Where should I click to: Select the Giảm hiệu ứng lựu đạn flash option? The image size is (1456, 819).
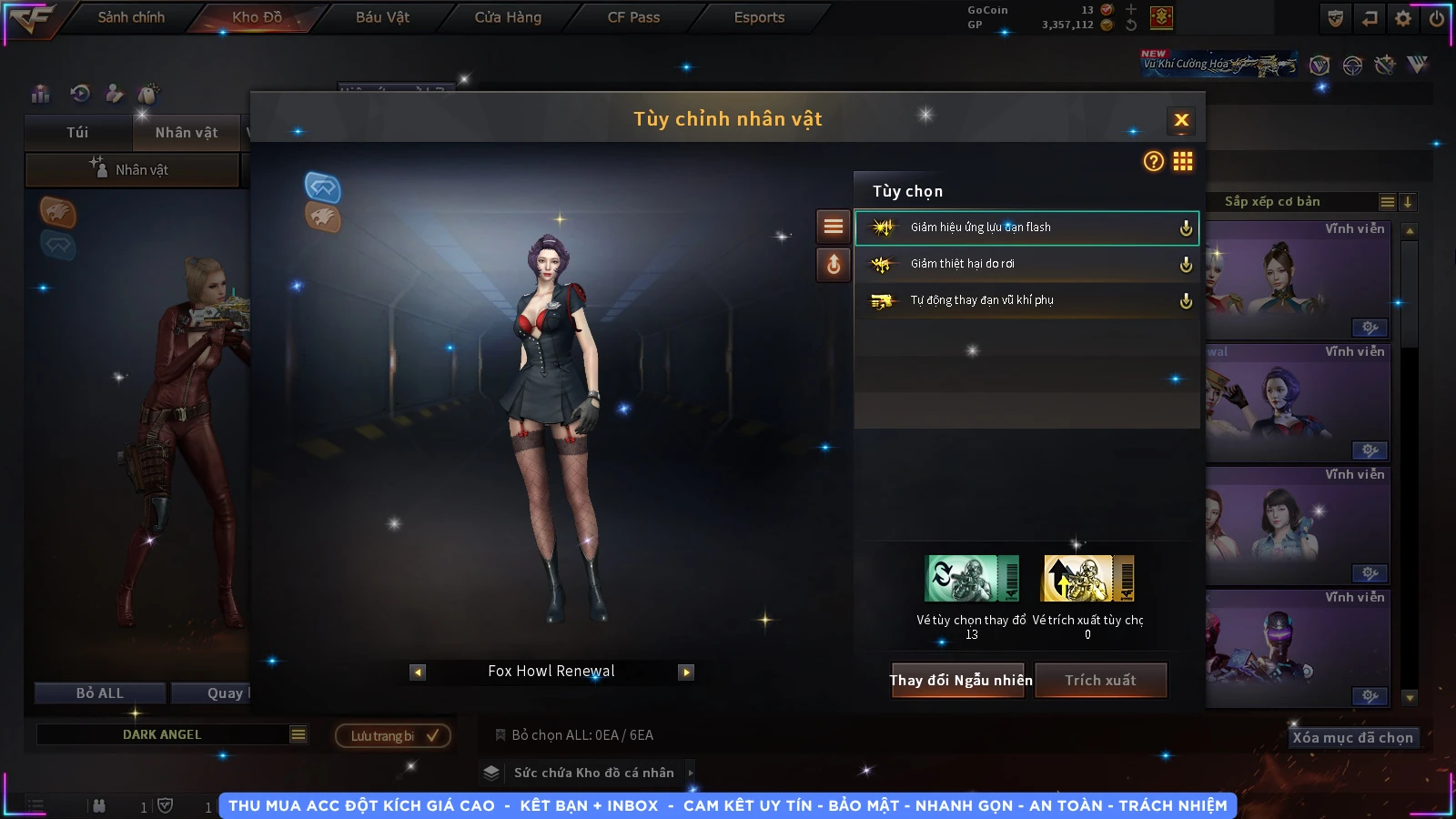point(1026,227)
